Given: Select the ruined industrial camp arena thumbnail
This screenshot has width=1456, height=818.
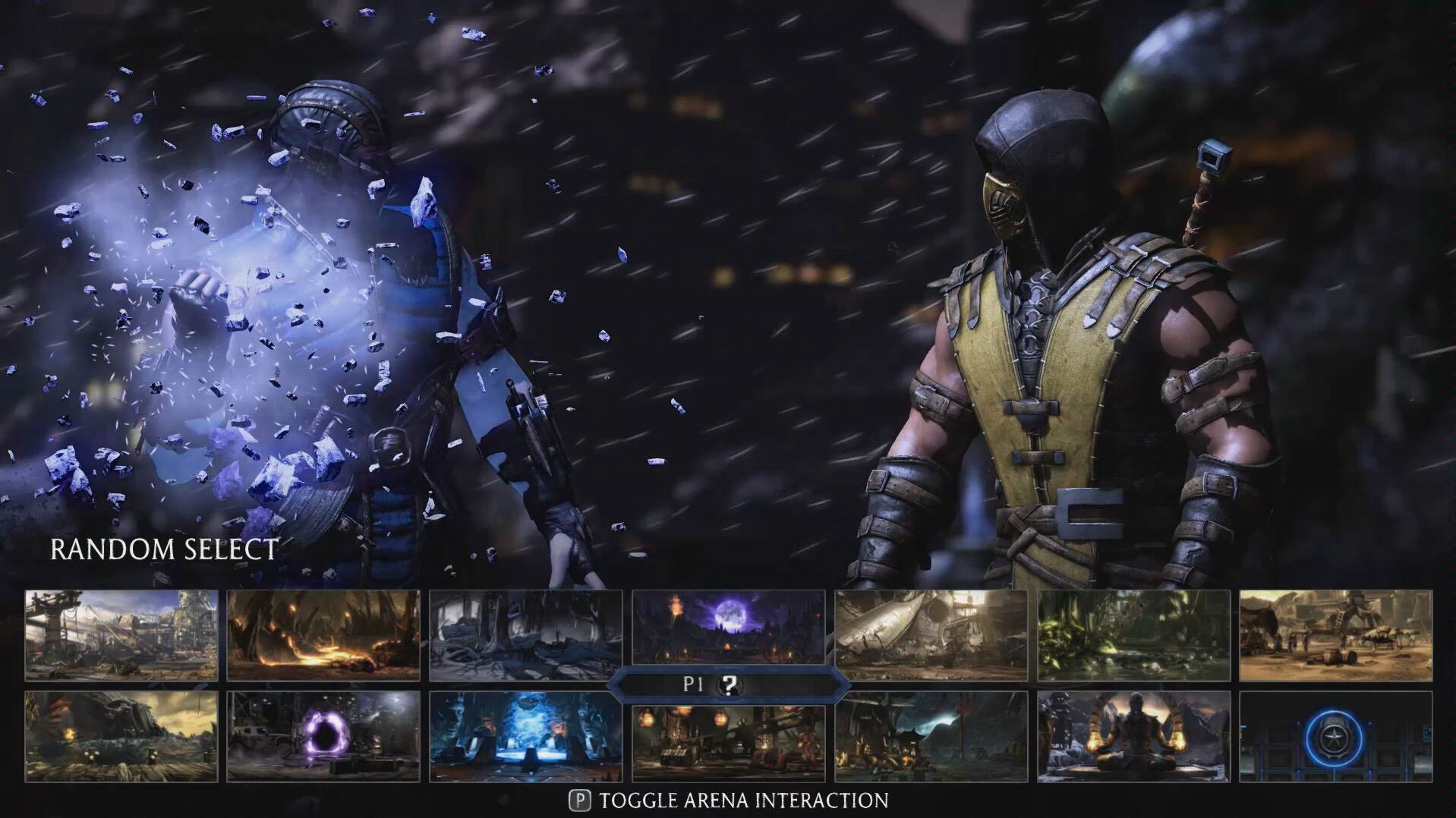Looking at the screenshot, I should point(121,635).
